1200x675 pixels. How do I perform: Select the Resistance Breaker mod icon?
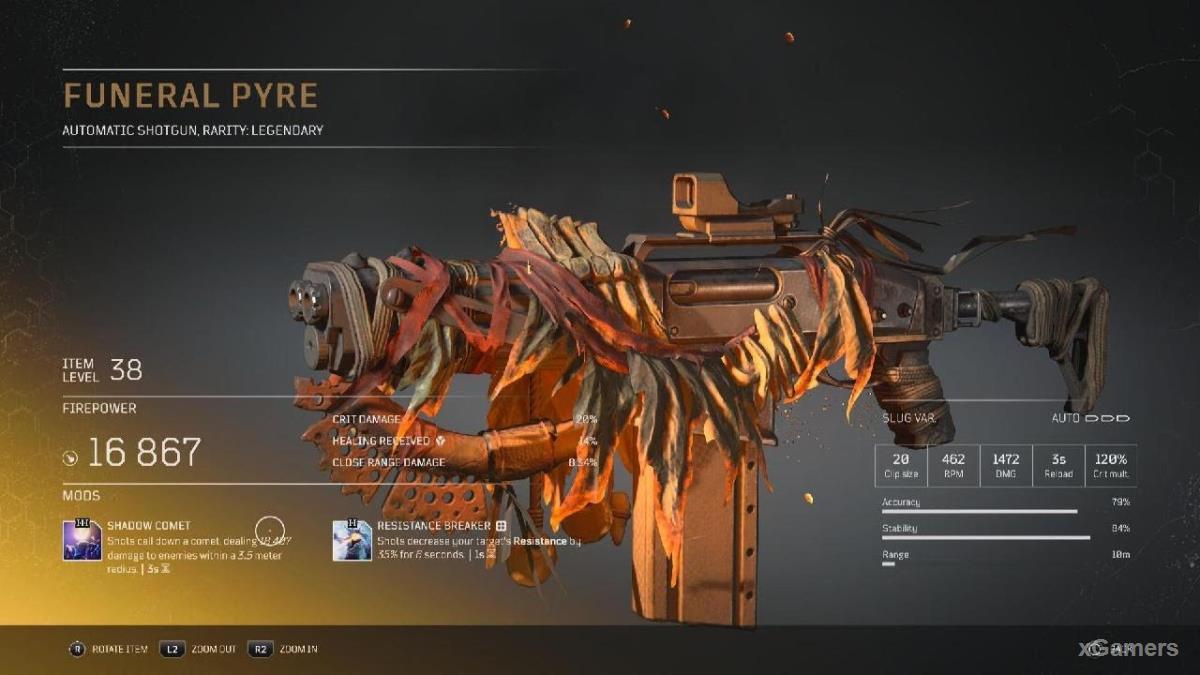click(x=352, y=540)
